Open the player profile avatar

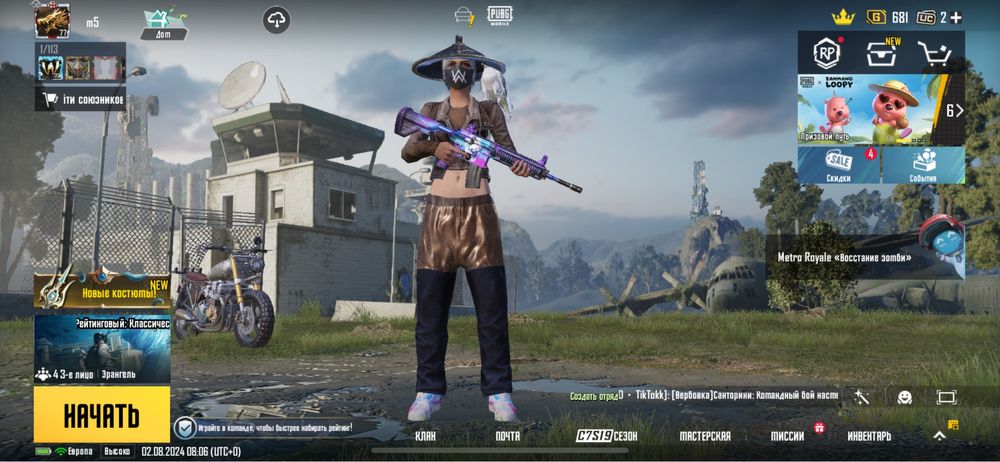(x=51, y=20)
